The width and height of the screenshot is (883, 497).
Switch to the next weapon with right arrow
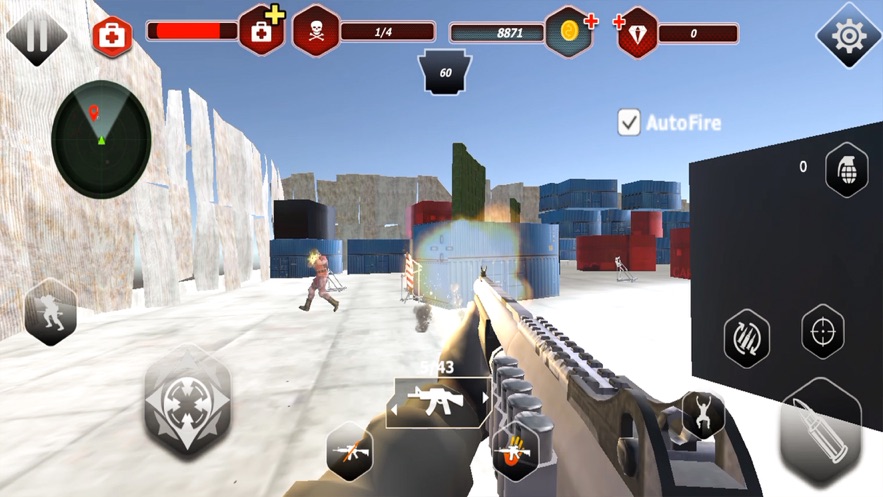point(485,398)
